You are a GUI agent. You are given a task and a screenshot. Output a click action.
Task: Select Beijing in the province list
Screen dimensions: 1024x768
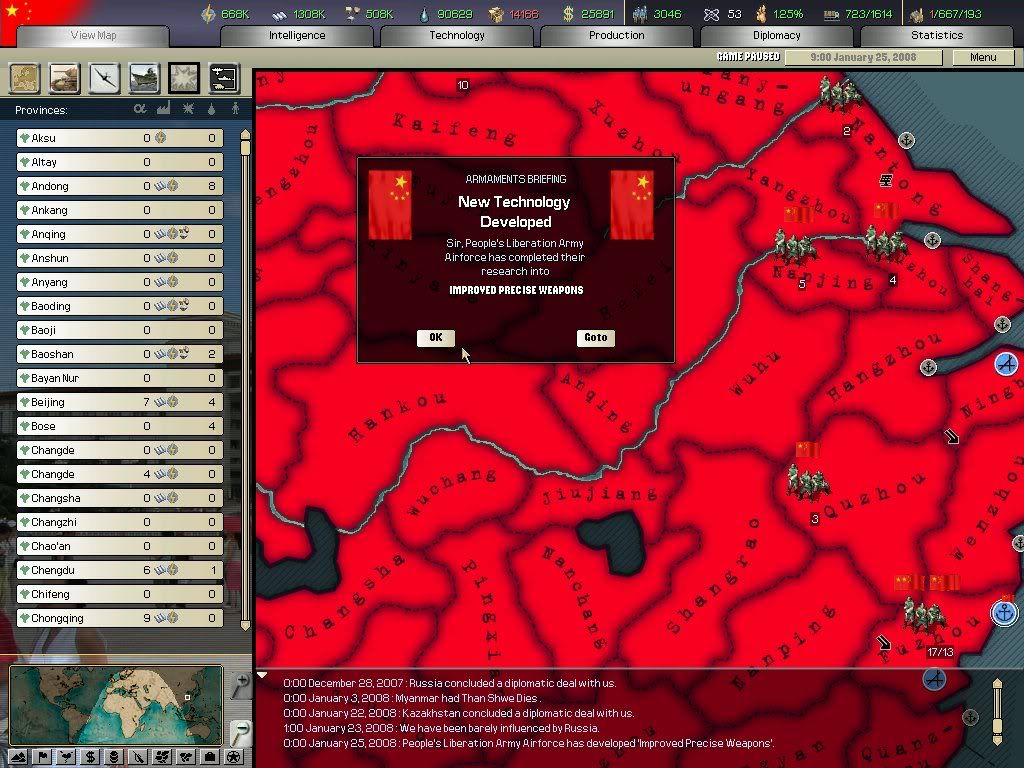[120, 402]
